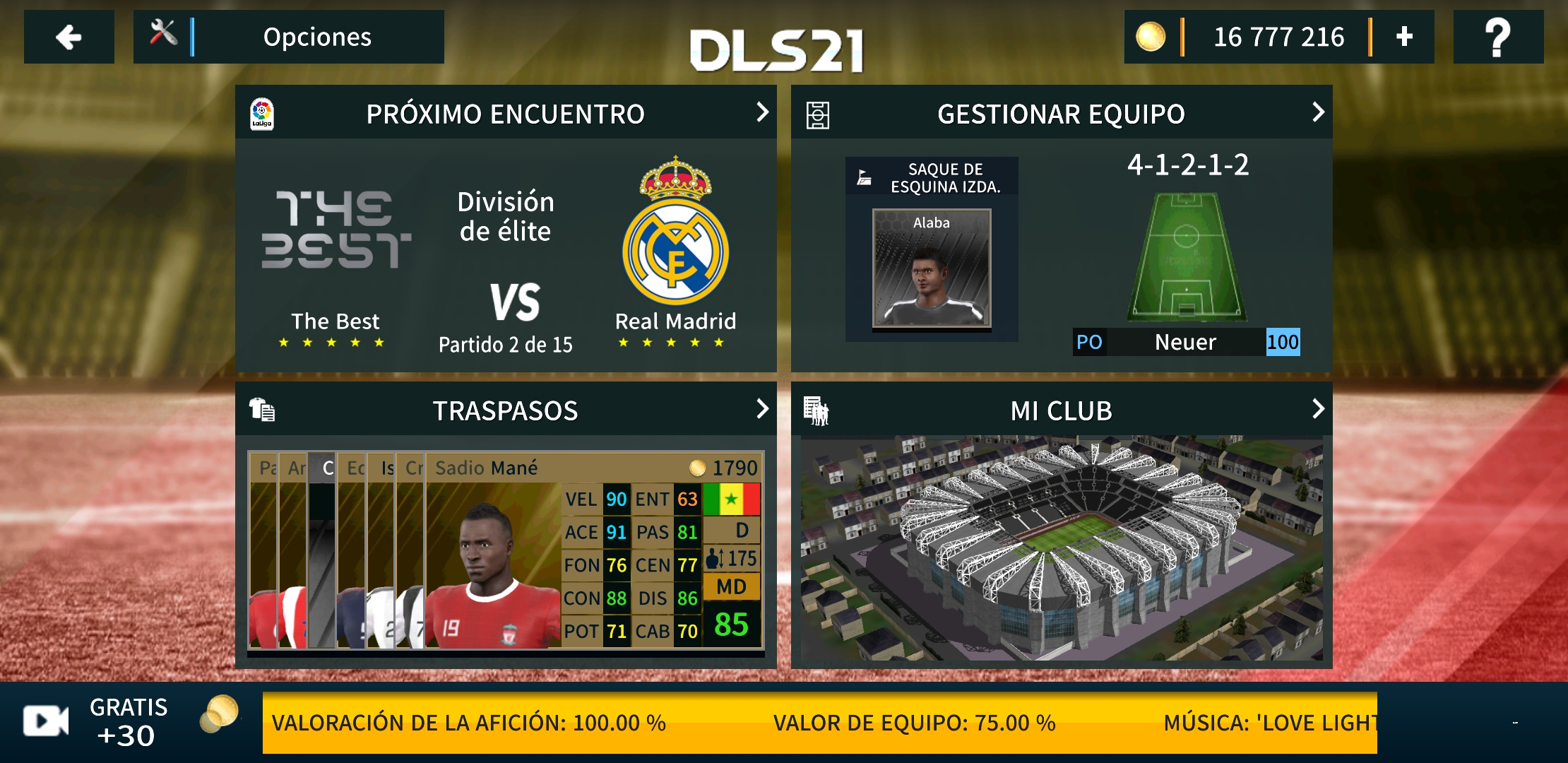The height and width of the screenshot is (763, 1568).
Task: Click the plus to buy more coins
Action: pyautogui.click(x=1406, y=37)
